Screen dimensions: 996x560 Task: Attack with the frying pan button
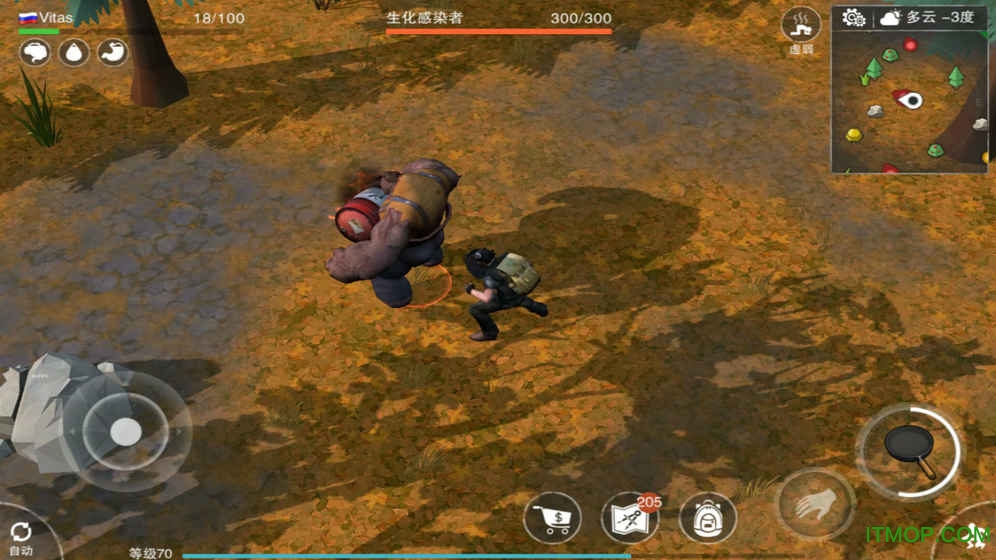(x=909, y=452)
